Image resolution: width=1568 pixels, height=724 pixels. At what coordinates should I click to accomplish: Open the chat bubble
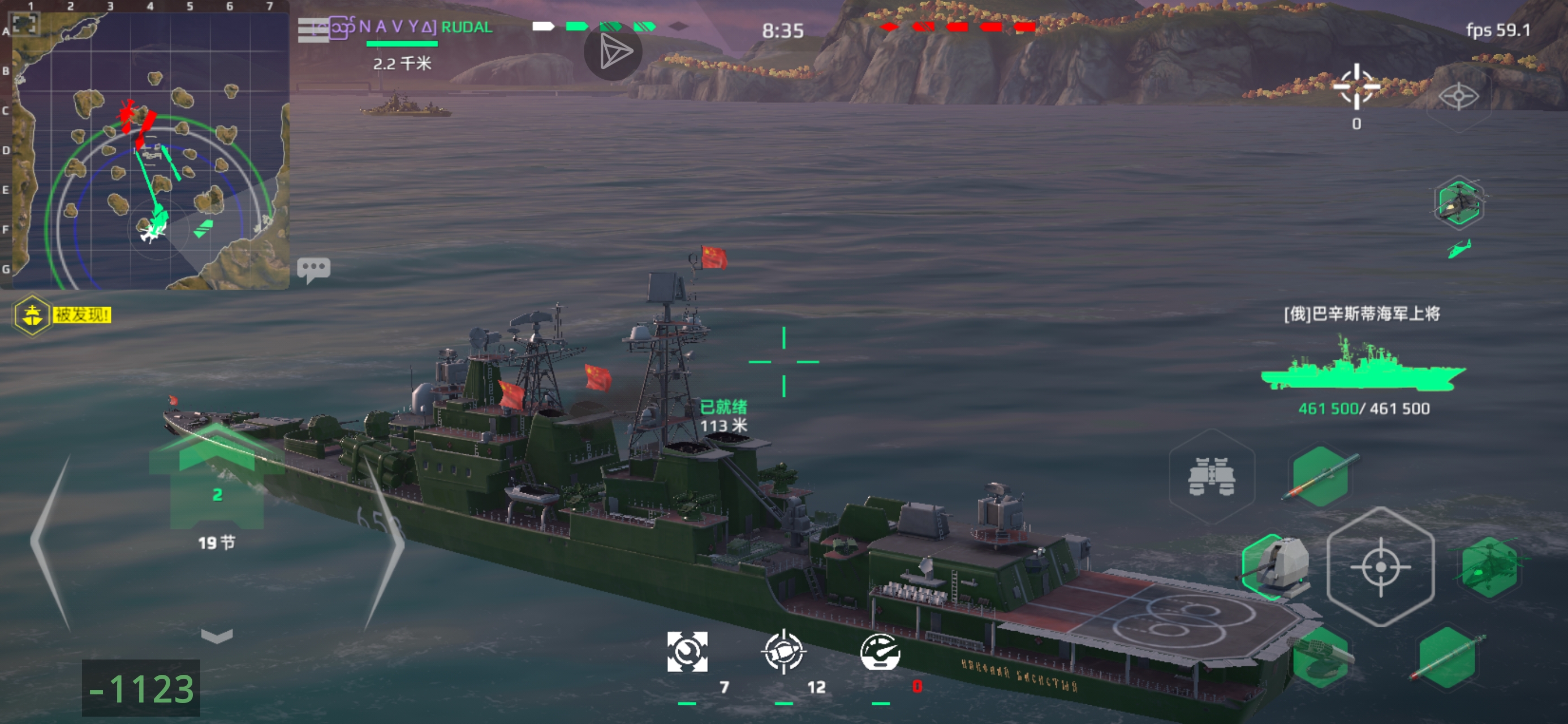(x=313, y=269)
